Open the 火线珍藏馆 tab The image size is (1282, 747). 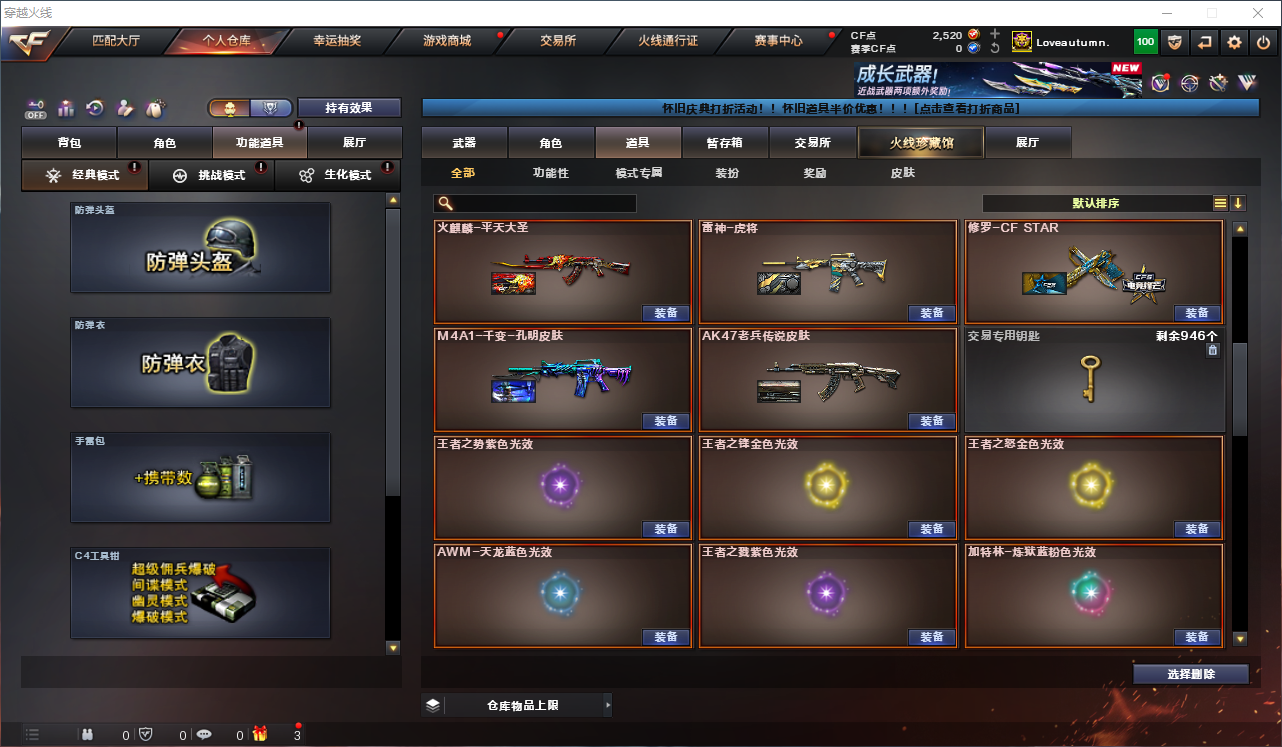pyautogui.click(x=921, y=143)
